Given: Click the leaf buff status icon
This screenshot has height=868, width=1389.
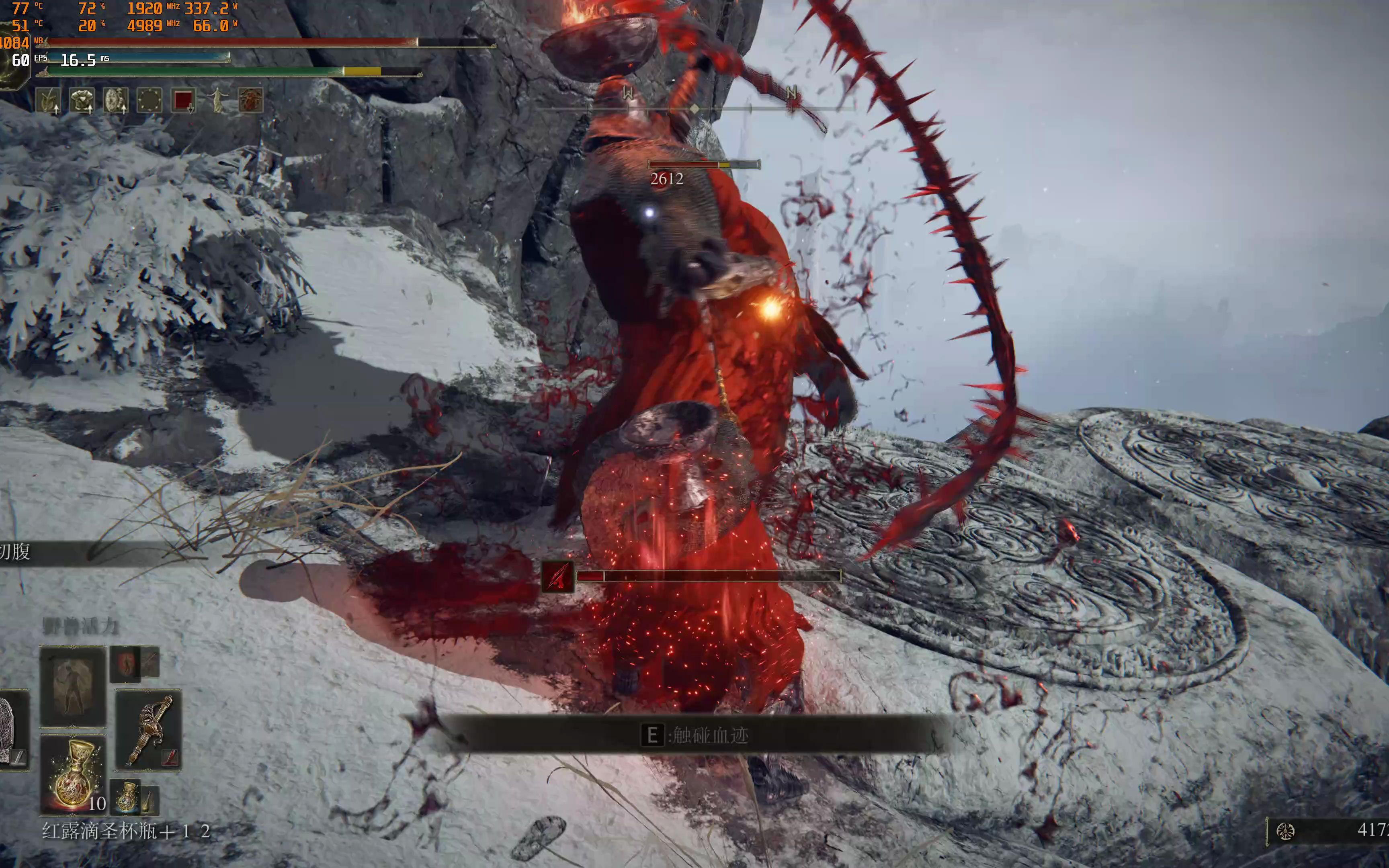Looking at the screenshot, I should click(x=48, y=100).
